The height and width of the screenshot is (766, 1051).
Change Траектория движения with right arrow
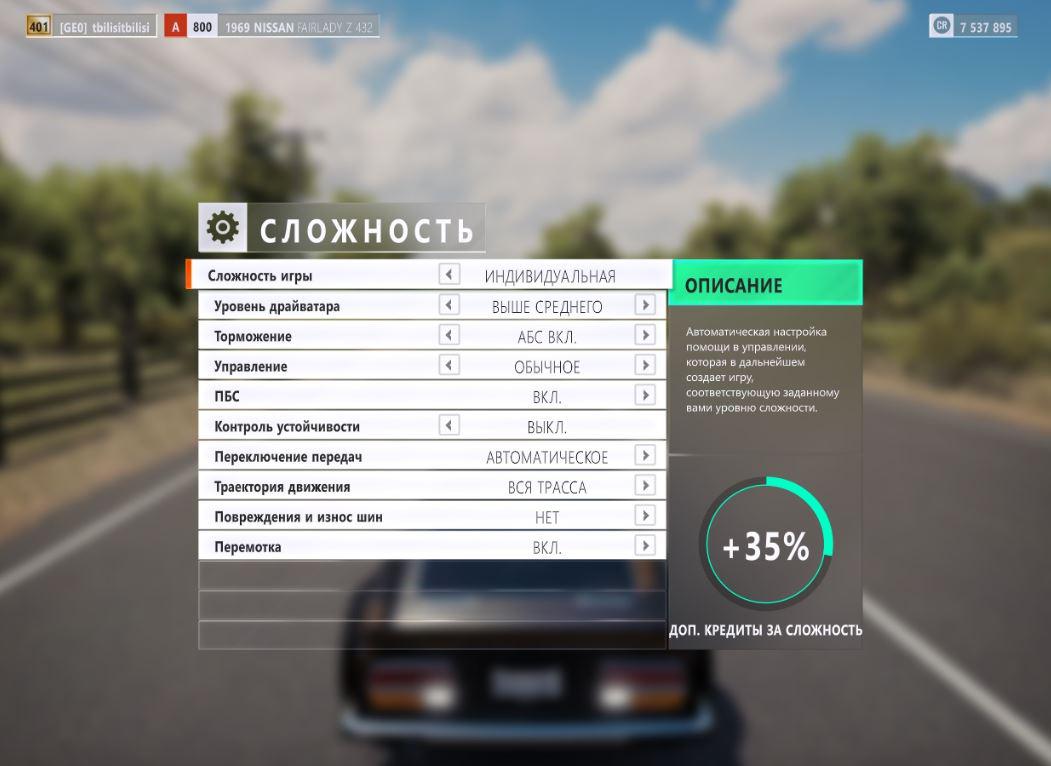pos(645,485)
